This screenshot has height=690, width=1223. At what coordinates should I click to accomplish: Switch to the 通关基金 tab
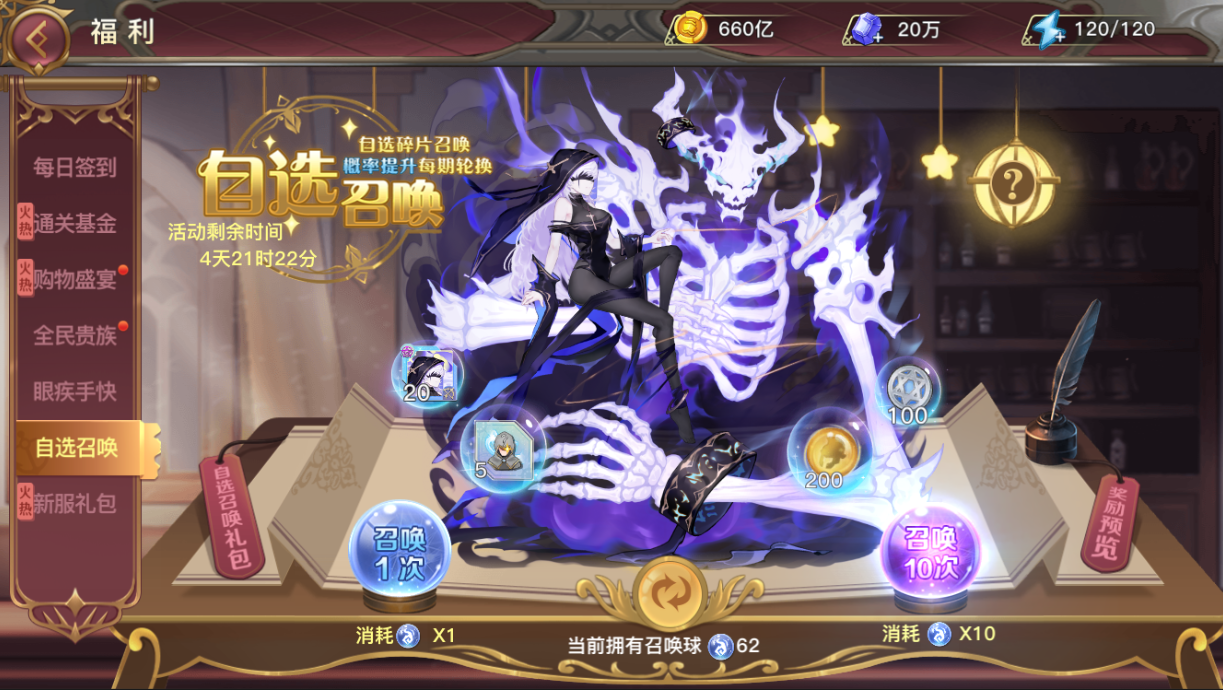tap(75, 224)
